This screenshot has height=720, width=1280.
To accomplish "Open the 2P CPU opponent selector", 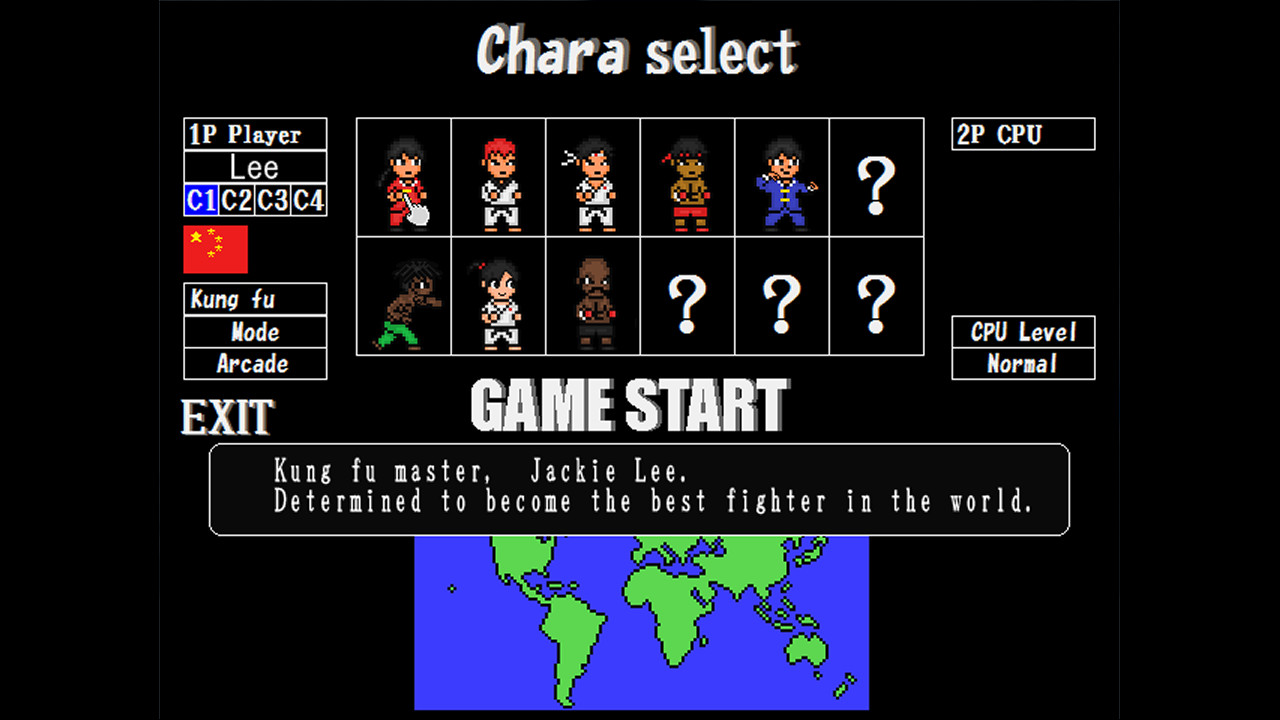I will [x=1022, y=133].
